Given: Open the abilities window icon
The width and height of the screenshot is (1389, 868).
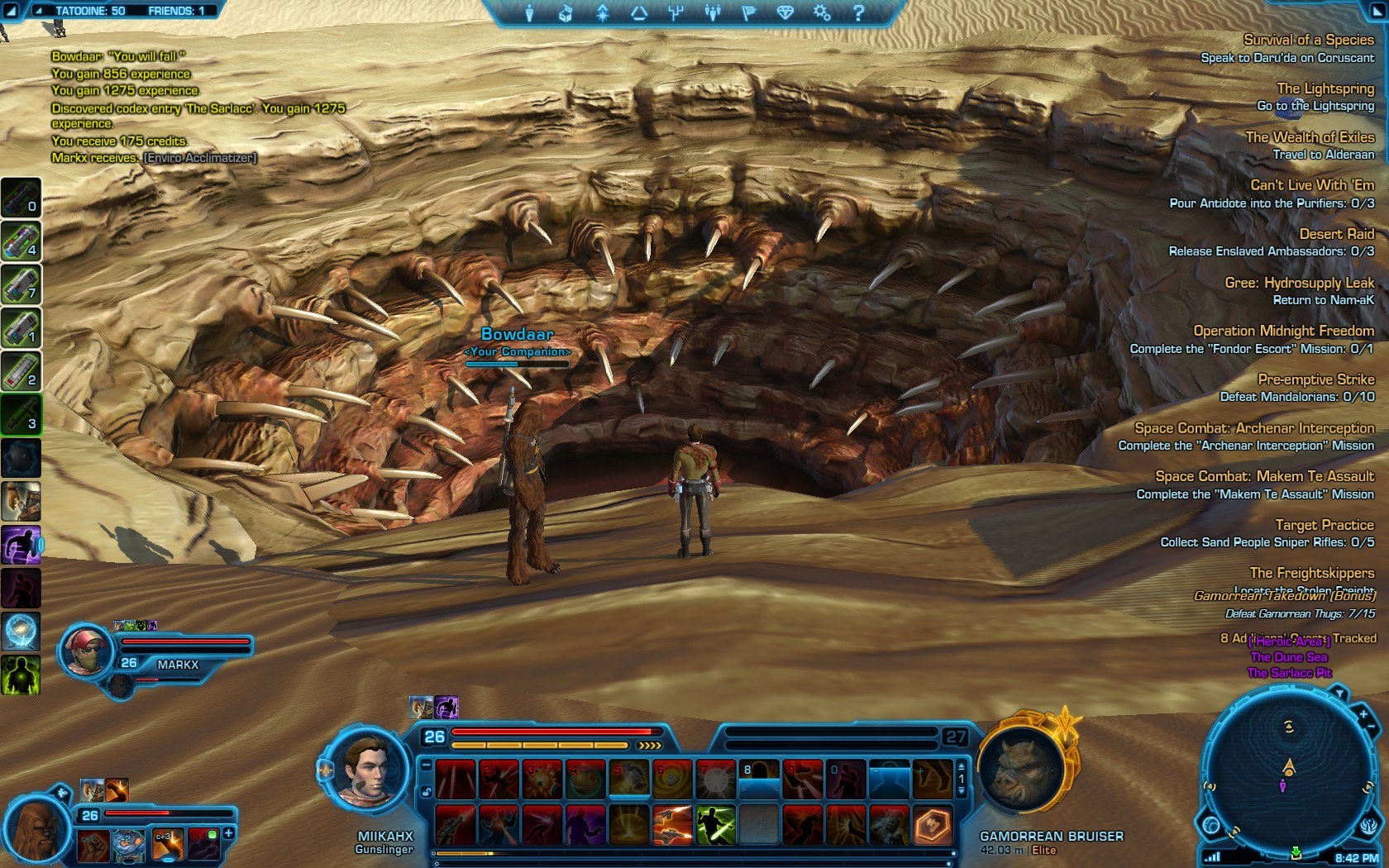Looking at the screenshot, I should click(x=602, y=11).
